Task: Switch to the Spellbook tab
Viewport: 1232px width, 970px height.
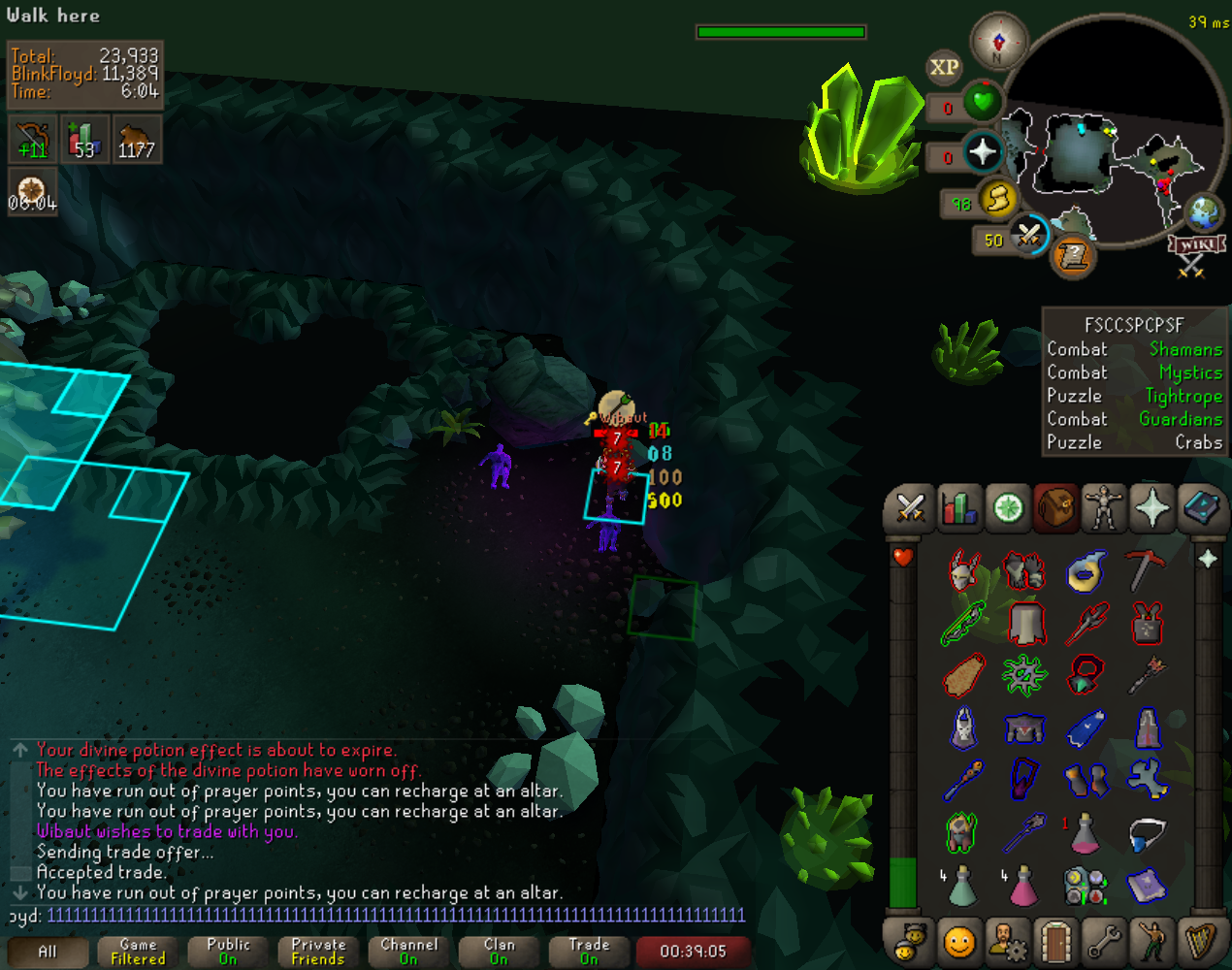Action: tap(1201, 507)
